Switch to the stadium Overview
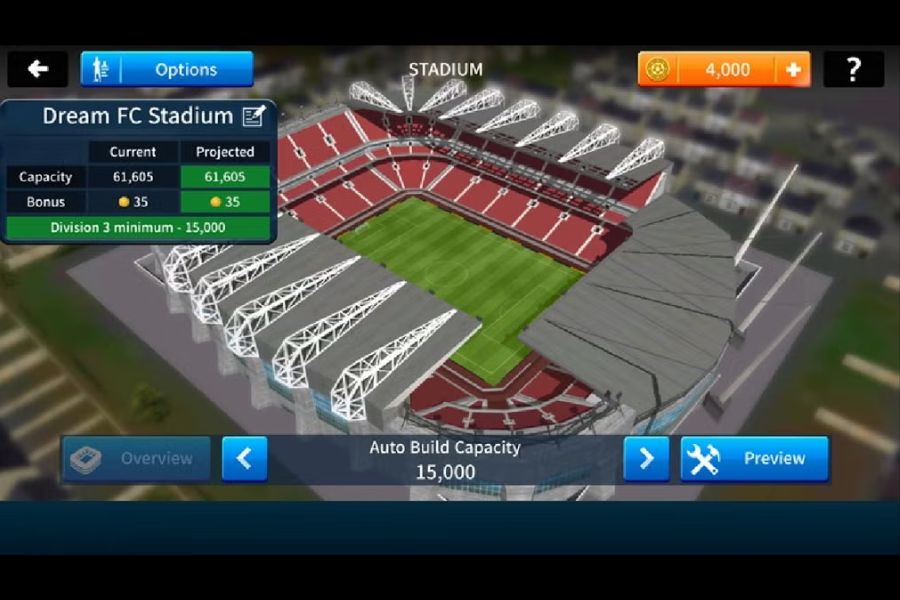Screen dimensions: 900x600 point(136,459)
